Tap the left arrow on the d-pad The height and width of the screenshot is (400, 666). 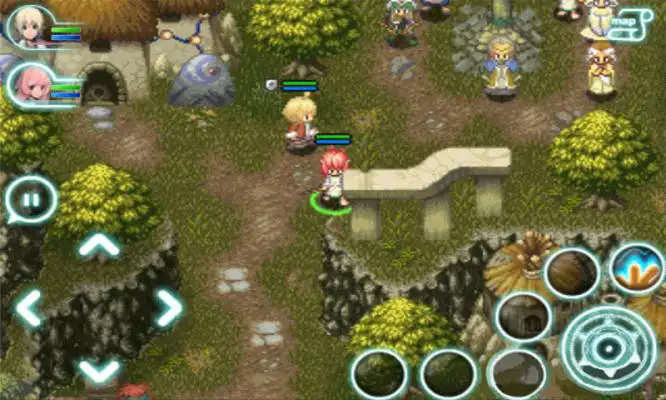pos(28,308)
